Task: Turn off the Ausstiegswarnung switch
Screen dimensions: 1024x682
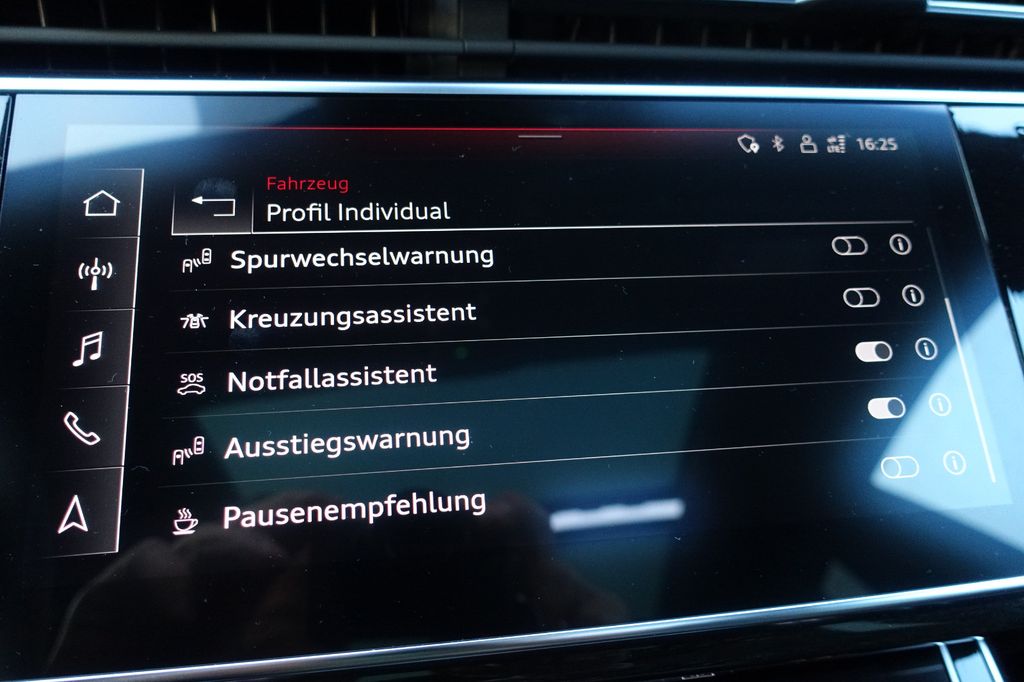Action: 886,407
